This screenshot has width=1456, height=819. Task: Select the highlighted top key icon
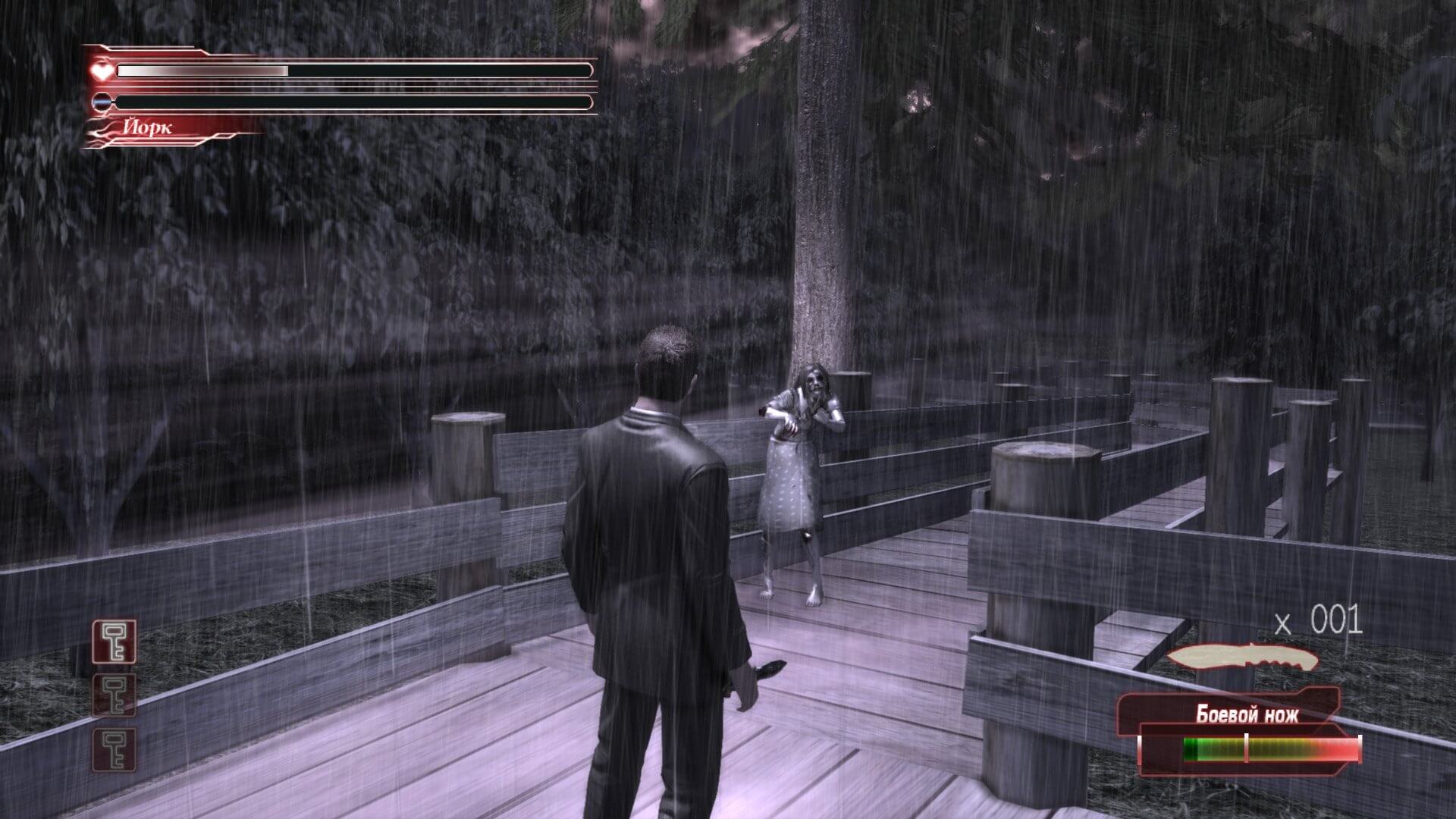(115, 641)
